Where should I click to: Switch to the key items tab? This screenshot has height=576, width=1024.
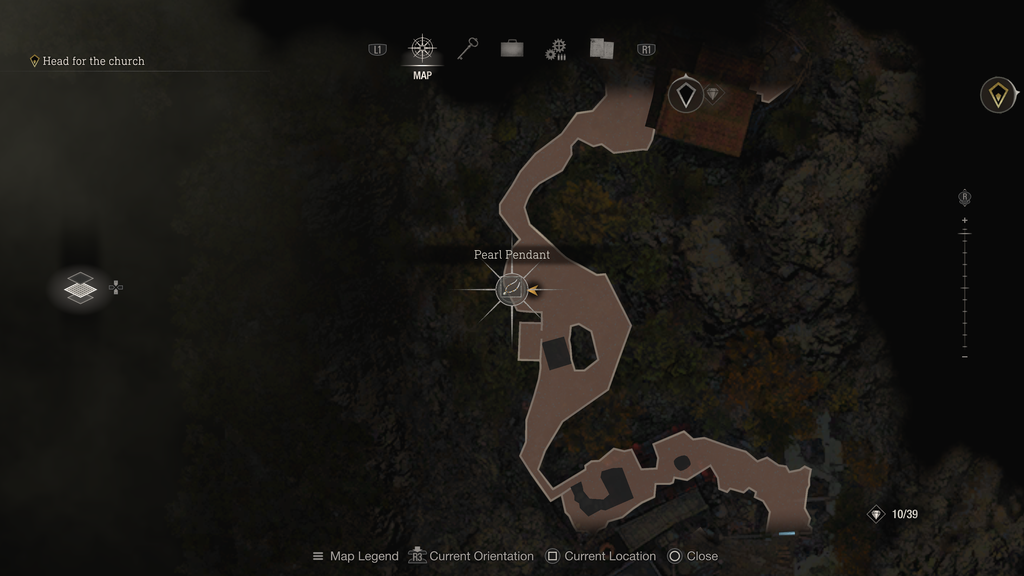(468, 49)
